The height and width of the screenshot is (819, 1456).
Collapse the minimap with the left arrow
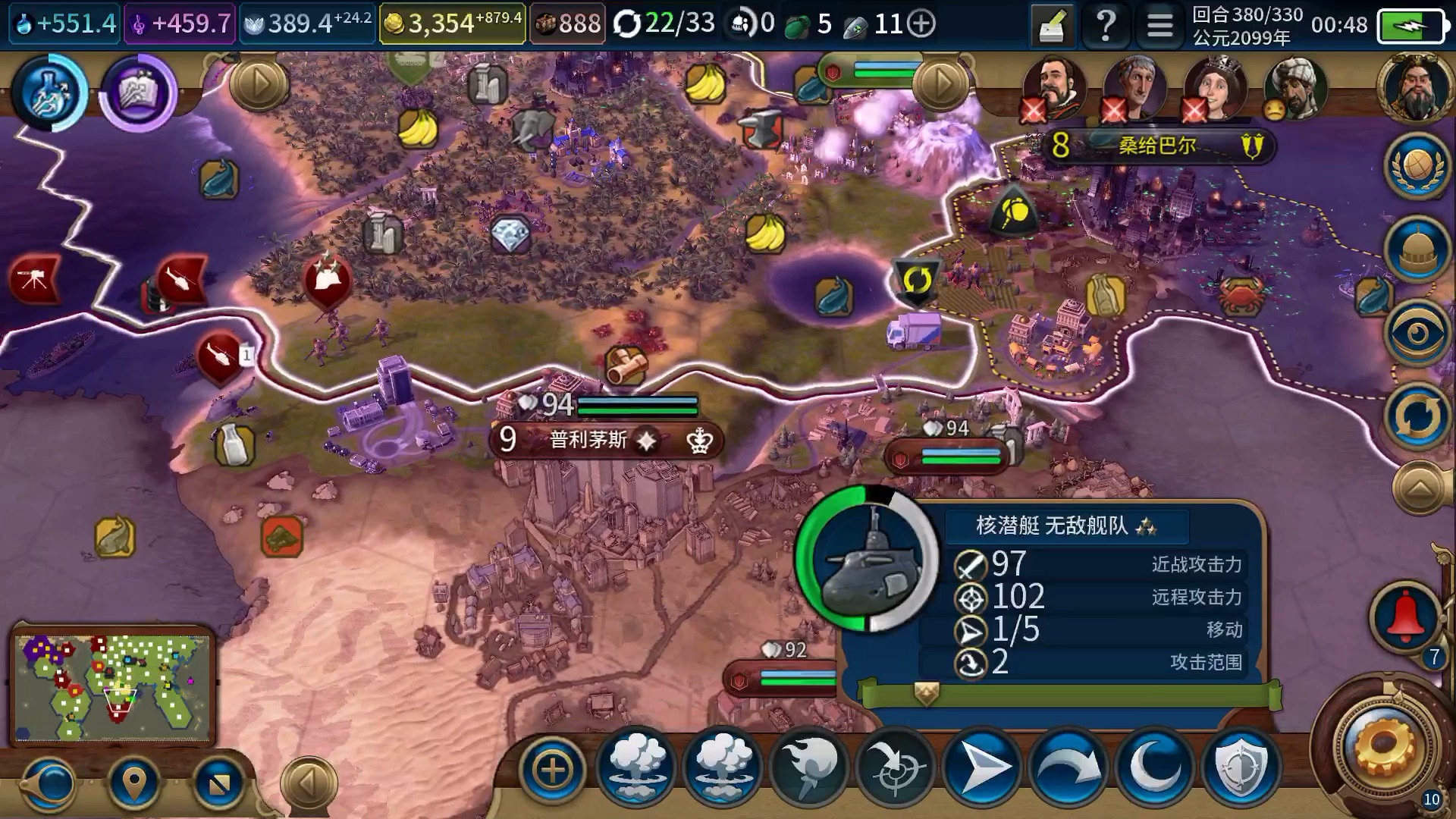pos(308,782)
